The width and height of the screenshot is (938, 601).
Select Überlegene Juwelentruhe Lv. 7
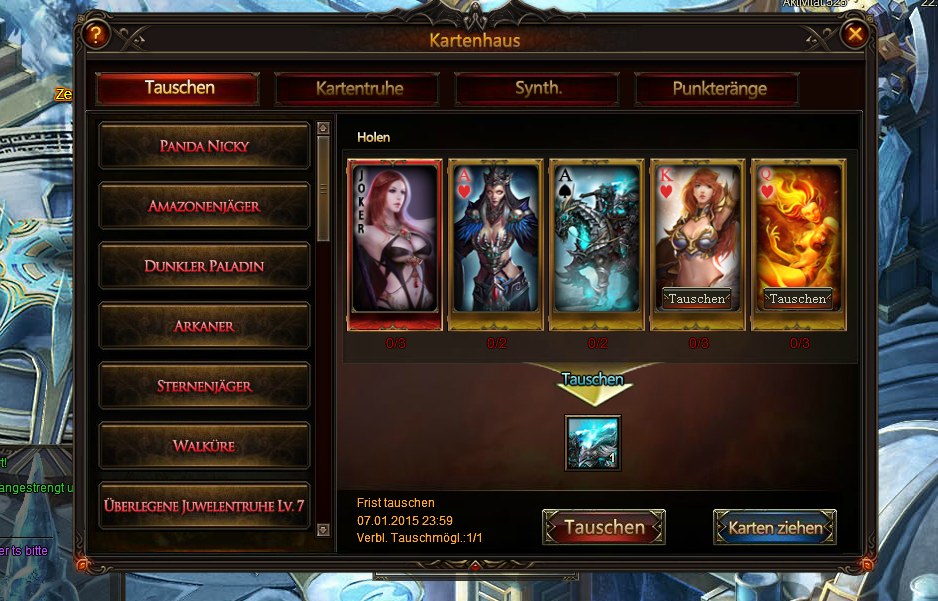pos(205,506)
